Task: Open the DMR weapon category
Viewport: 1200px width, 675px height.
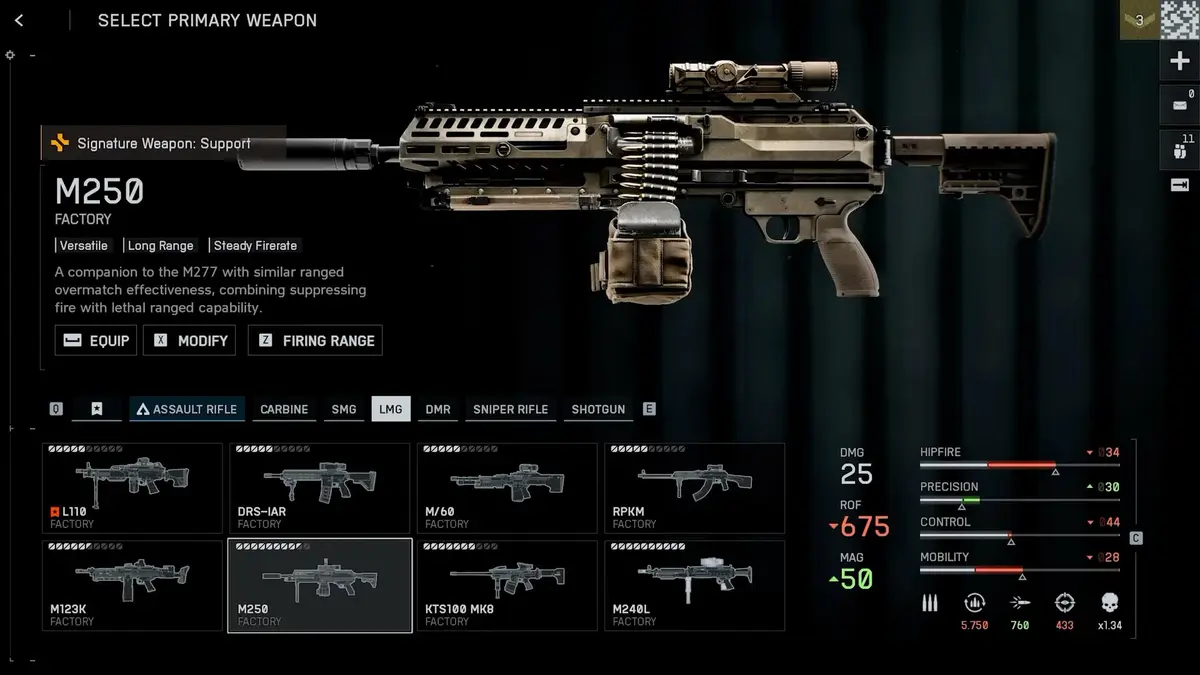Action: (437, 409)
